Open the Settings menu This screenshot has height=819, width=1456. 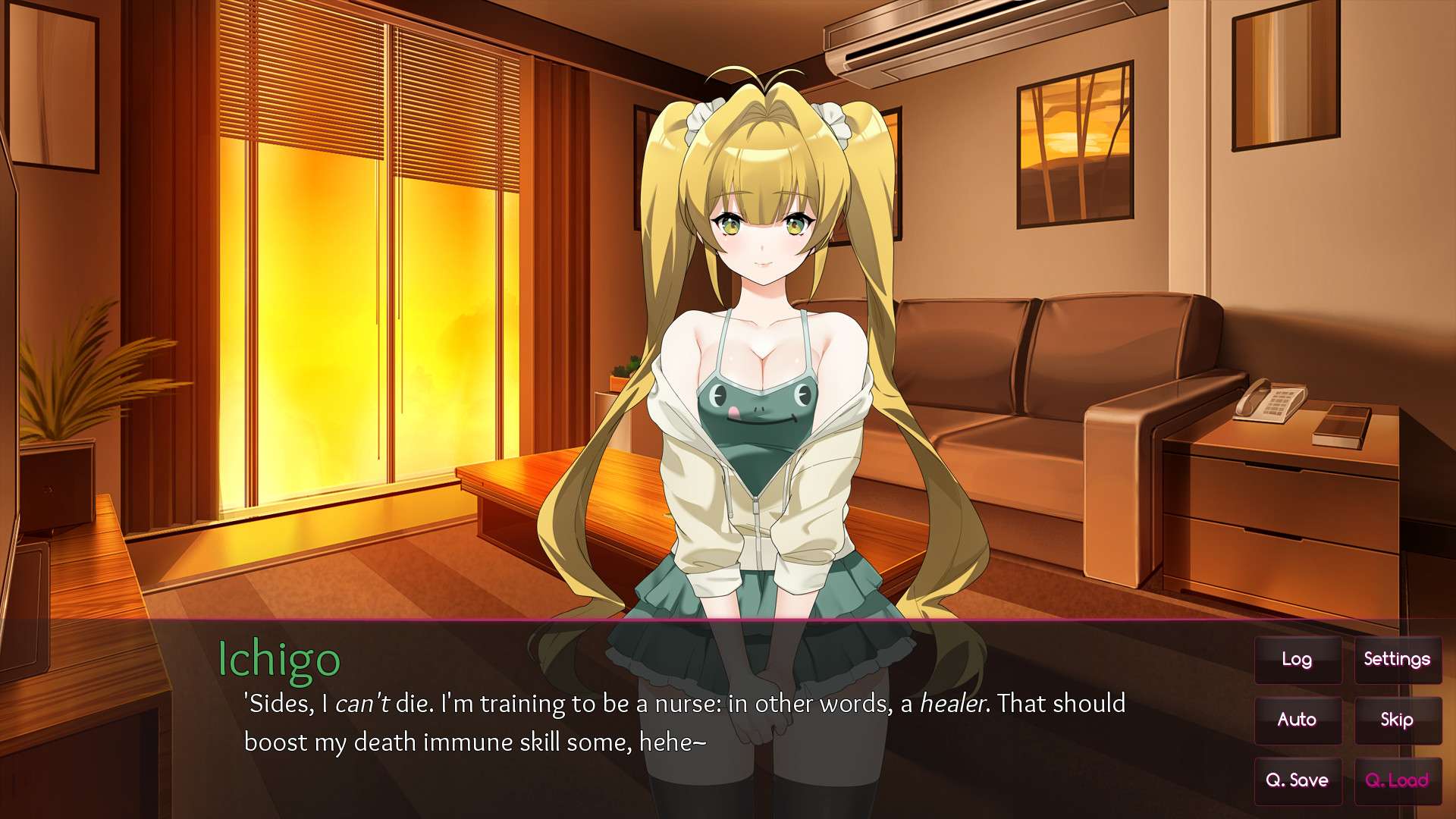1397,660
